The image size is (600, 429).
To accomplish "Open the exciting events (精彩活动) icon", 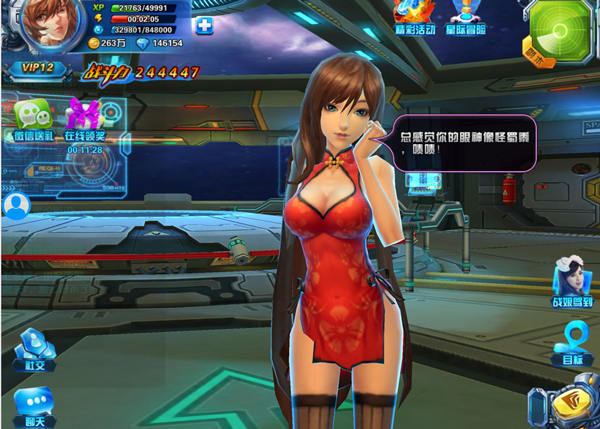I will pos(413,12).
